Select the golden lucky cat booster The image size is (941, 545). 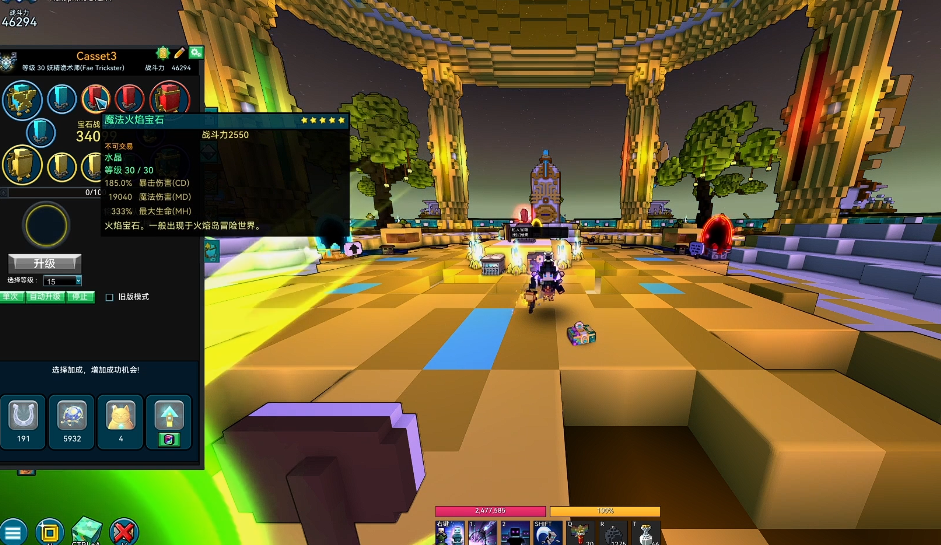121,417
